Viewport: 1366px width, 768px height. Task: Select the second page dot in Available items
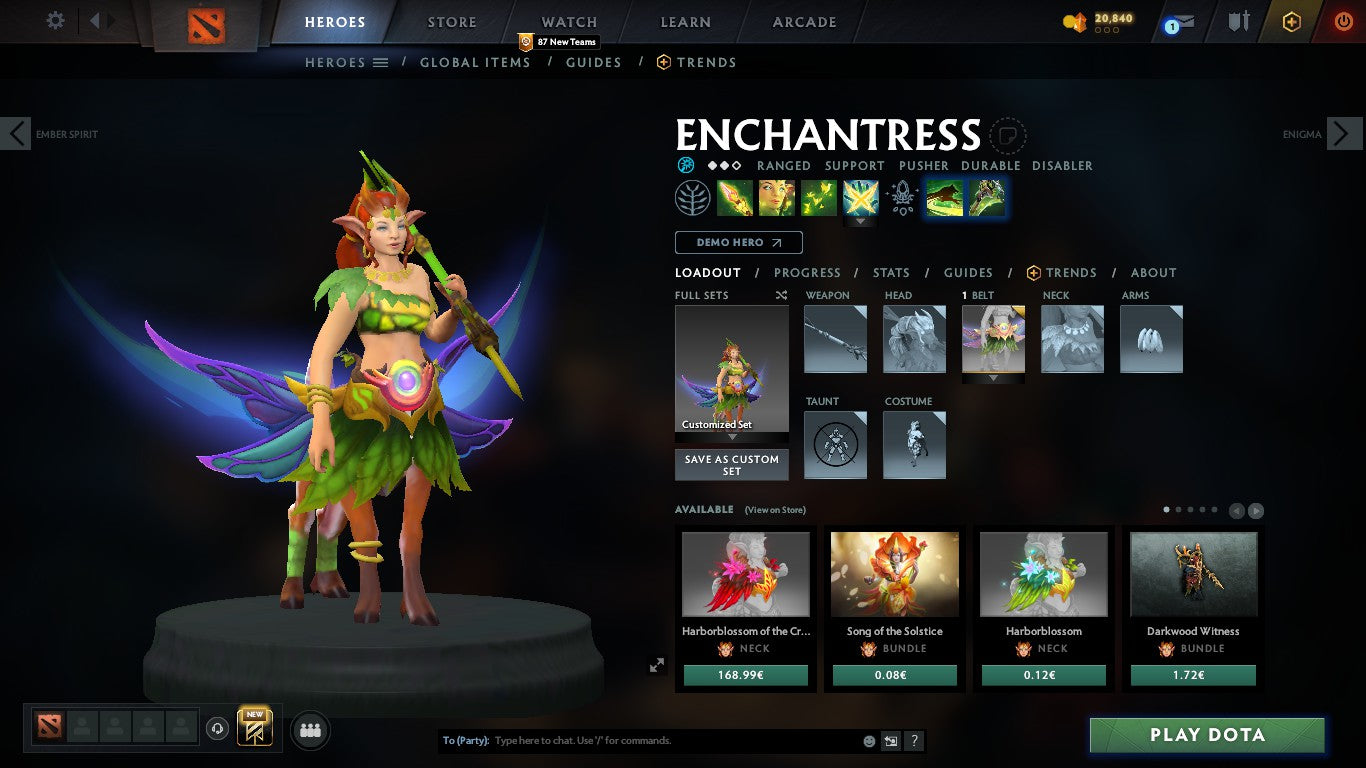[x=1178, y=509]
